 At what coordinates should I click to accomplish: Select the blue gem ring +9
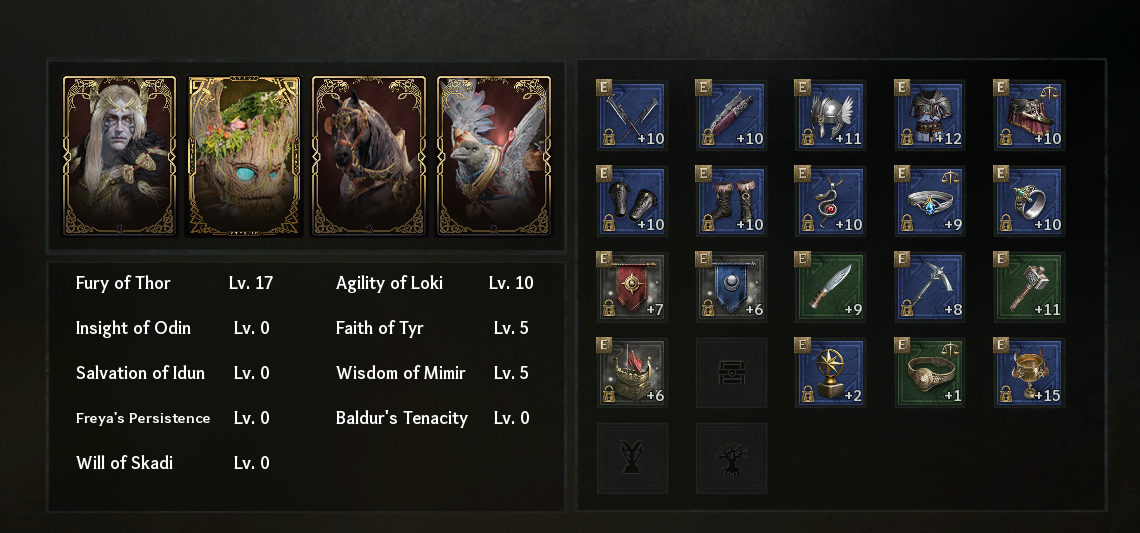pos(930,201)
